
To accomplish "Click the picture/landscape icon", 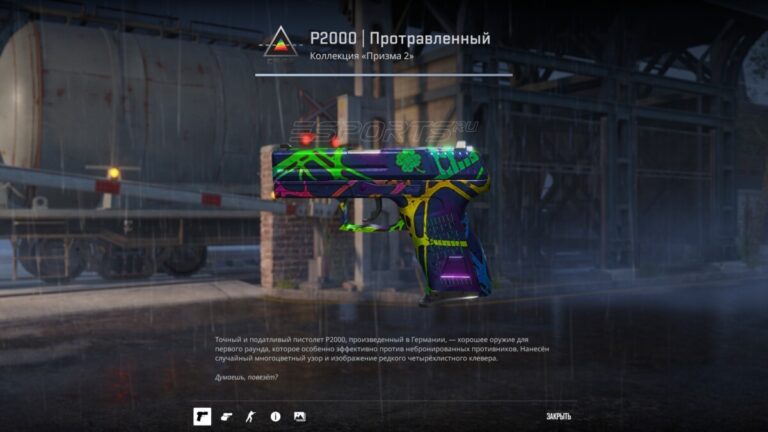I will (299, 416).
